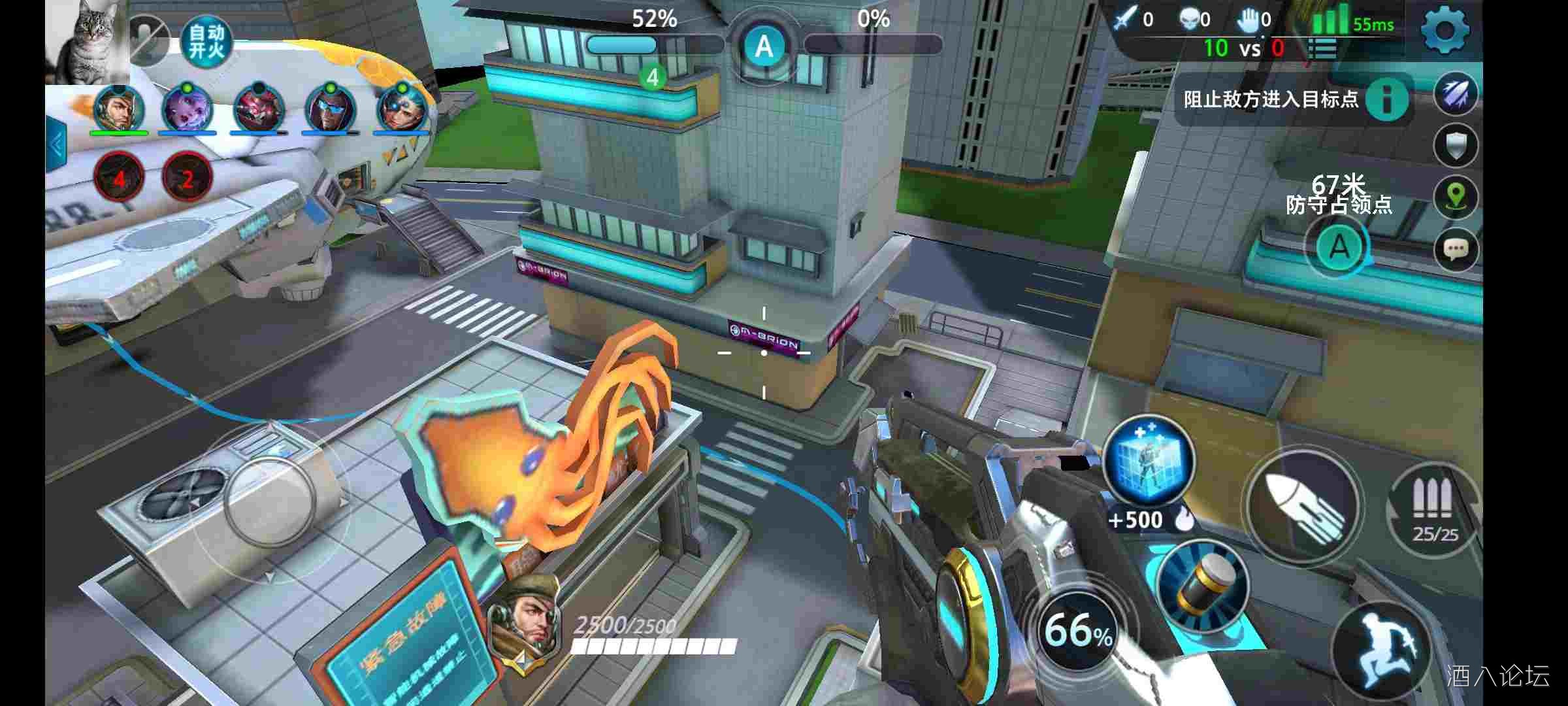1568x706 pixels.
Task: Tap the silver shield icon
Action: click(1456, 146)
